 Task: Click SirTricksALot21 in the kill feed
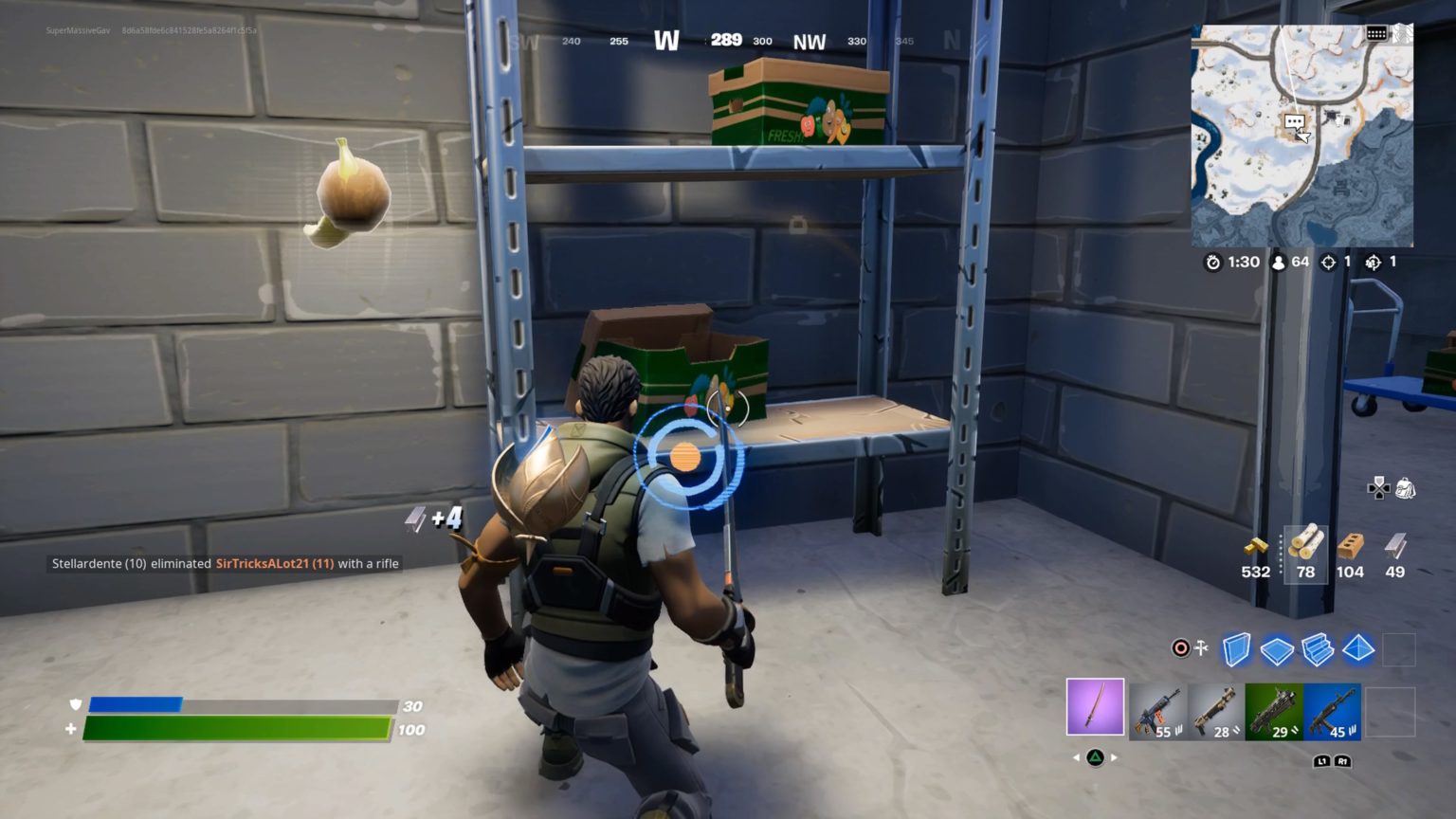click(x=273, y=563)
